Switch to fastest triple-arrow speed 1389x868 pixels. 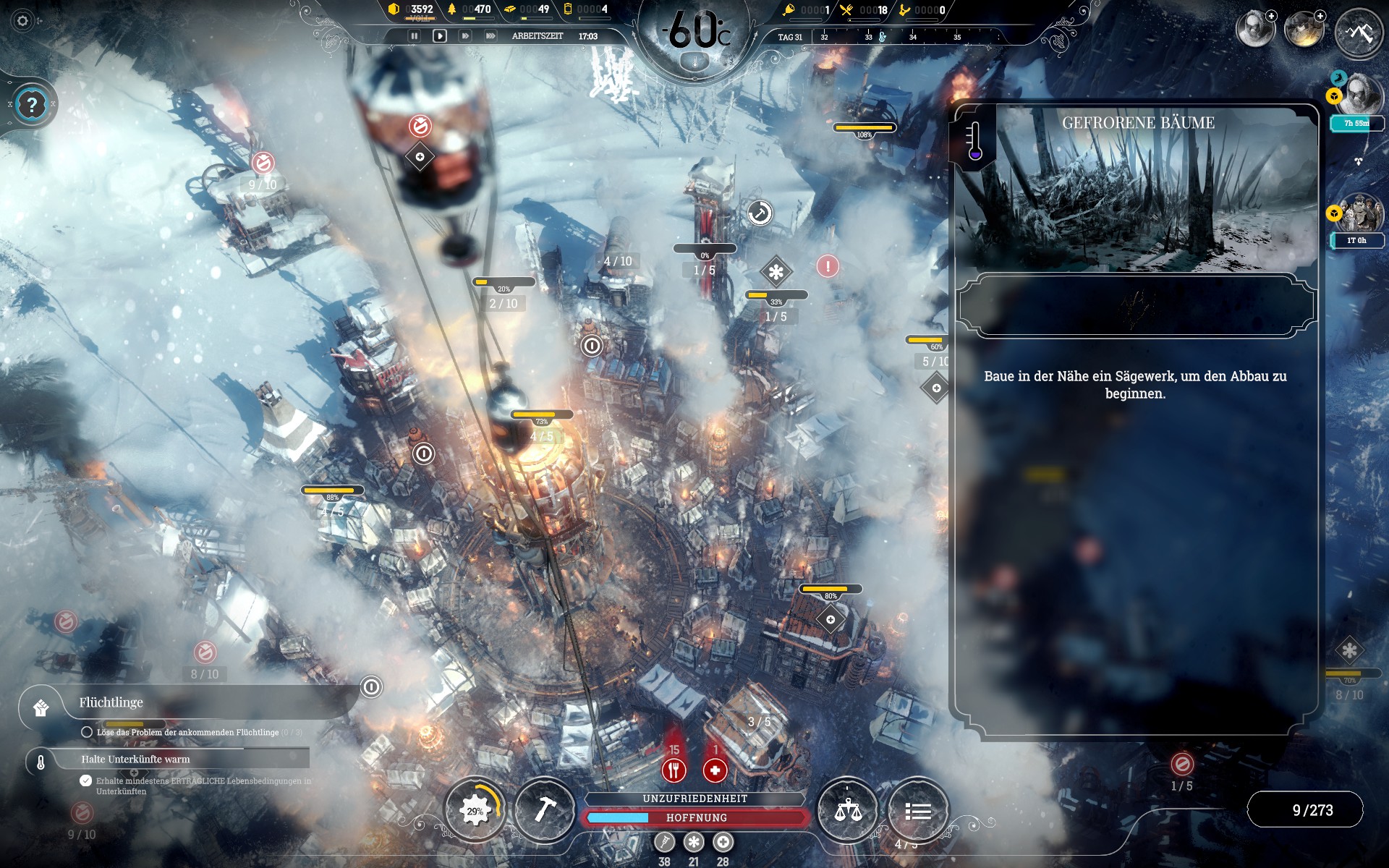[490, 35]
